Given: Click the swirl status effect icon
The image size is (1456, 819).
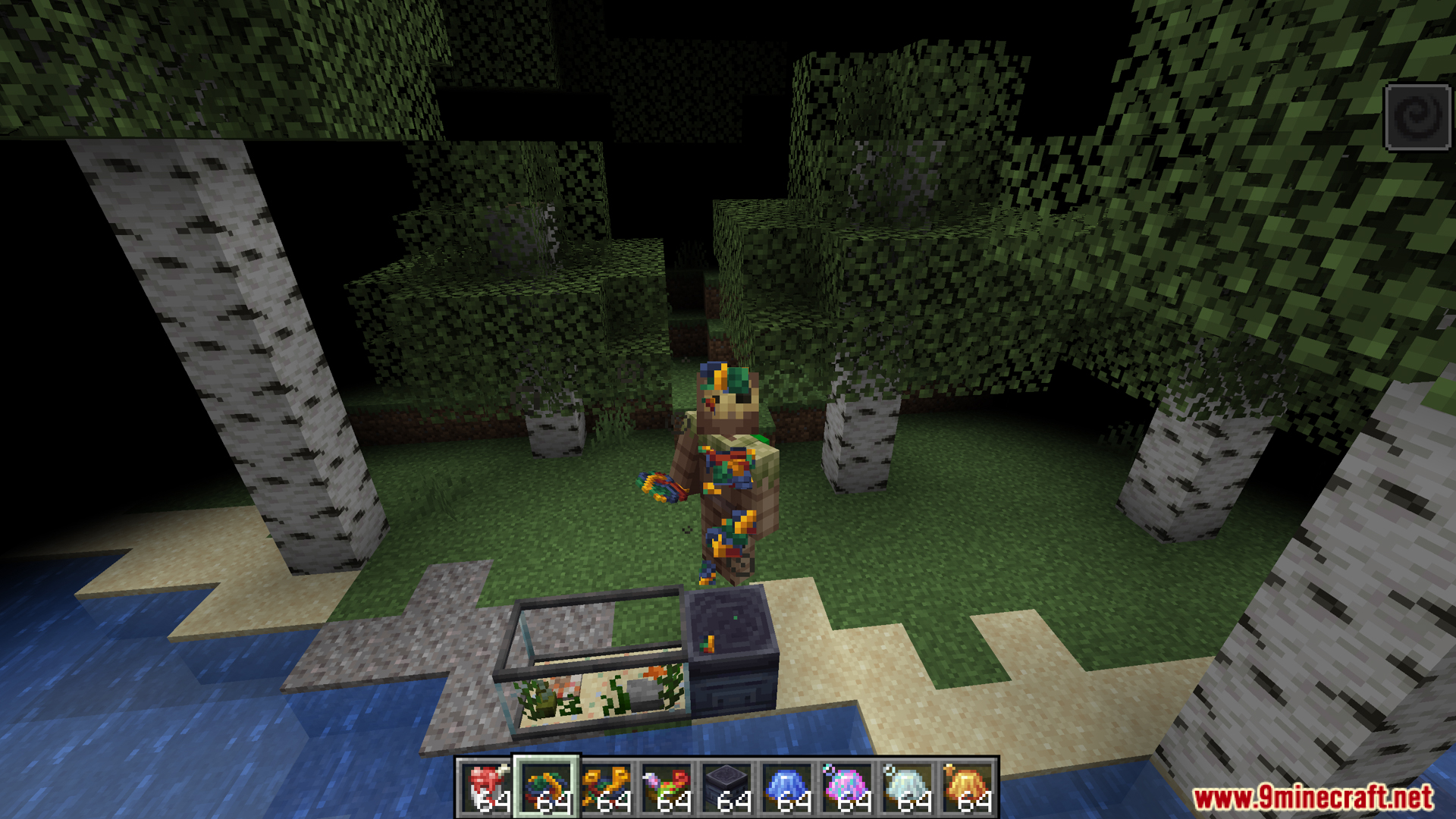Looking at the screenshot, I should (x=1417, y=118).
